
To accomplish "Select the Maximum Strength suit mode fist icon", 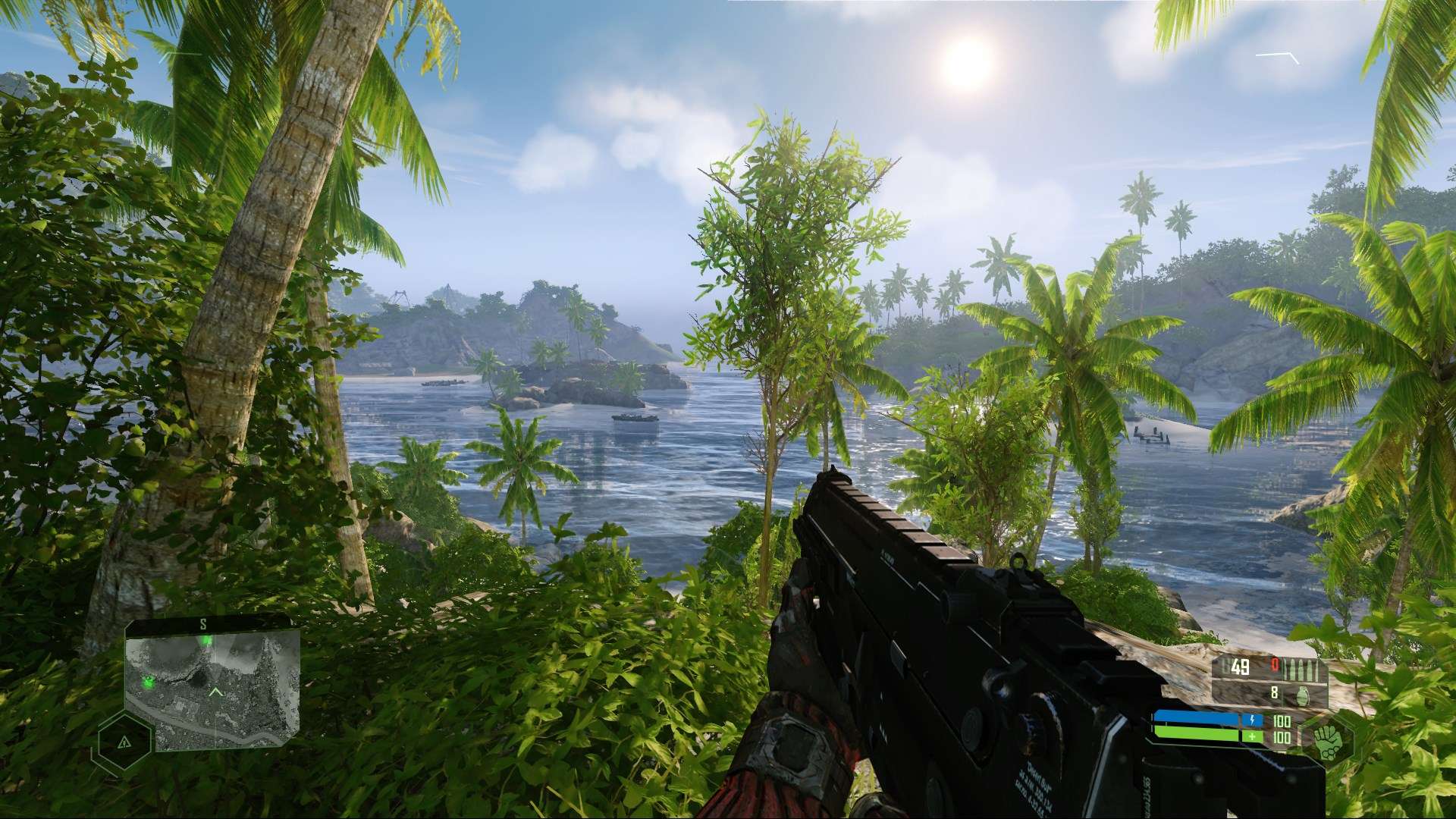I will click(1329, 743).
